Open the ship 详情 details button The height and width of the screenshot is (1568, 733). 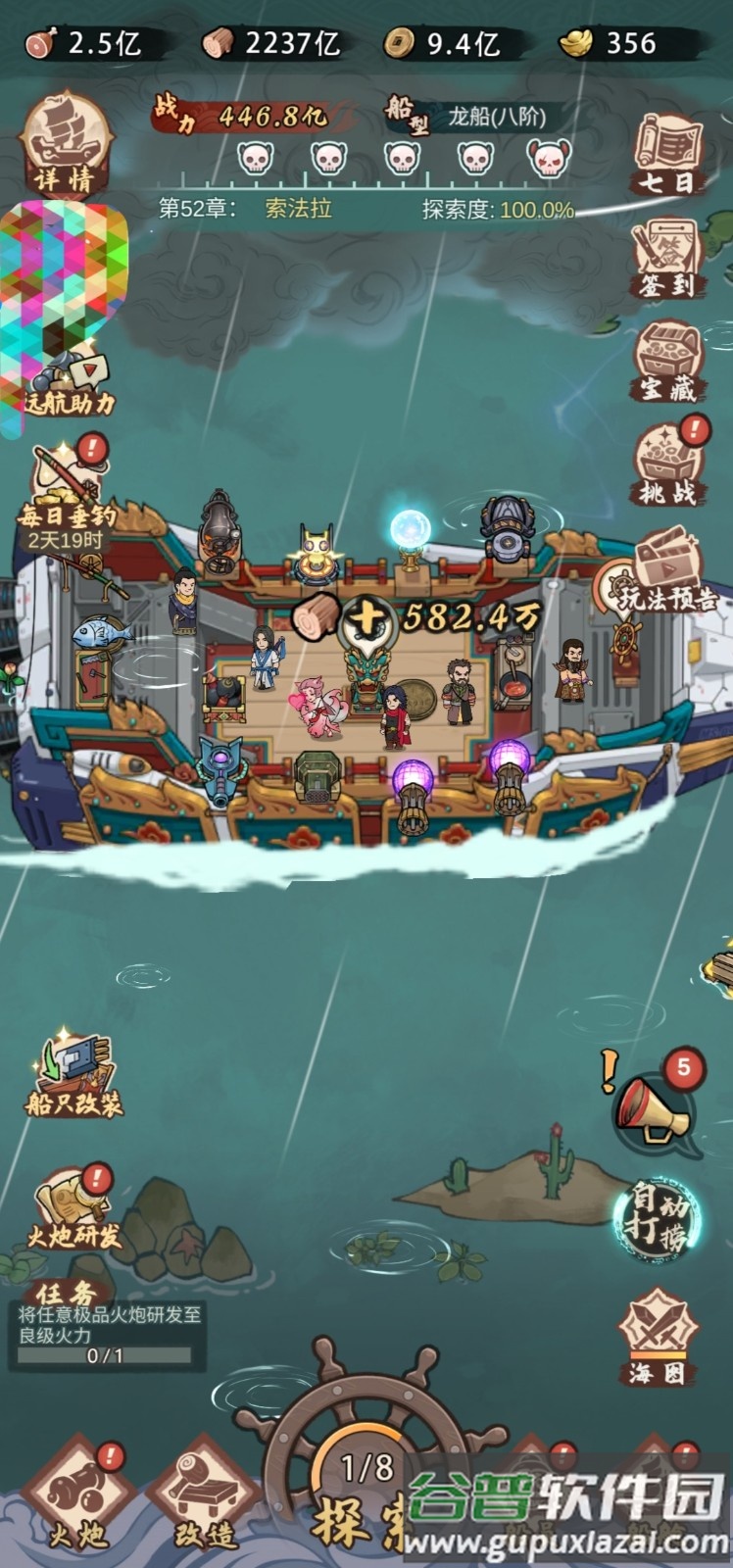[x=66, y=147]
